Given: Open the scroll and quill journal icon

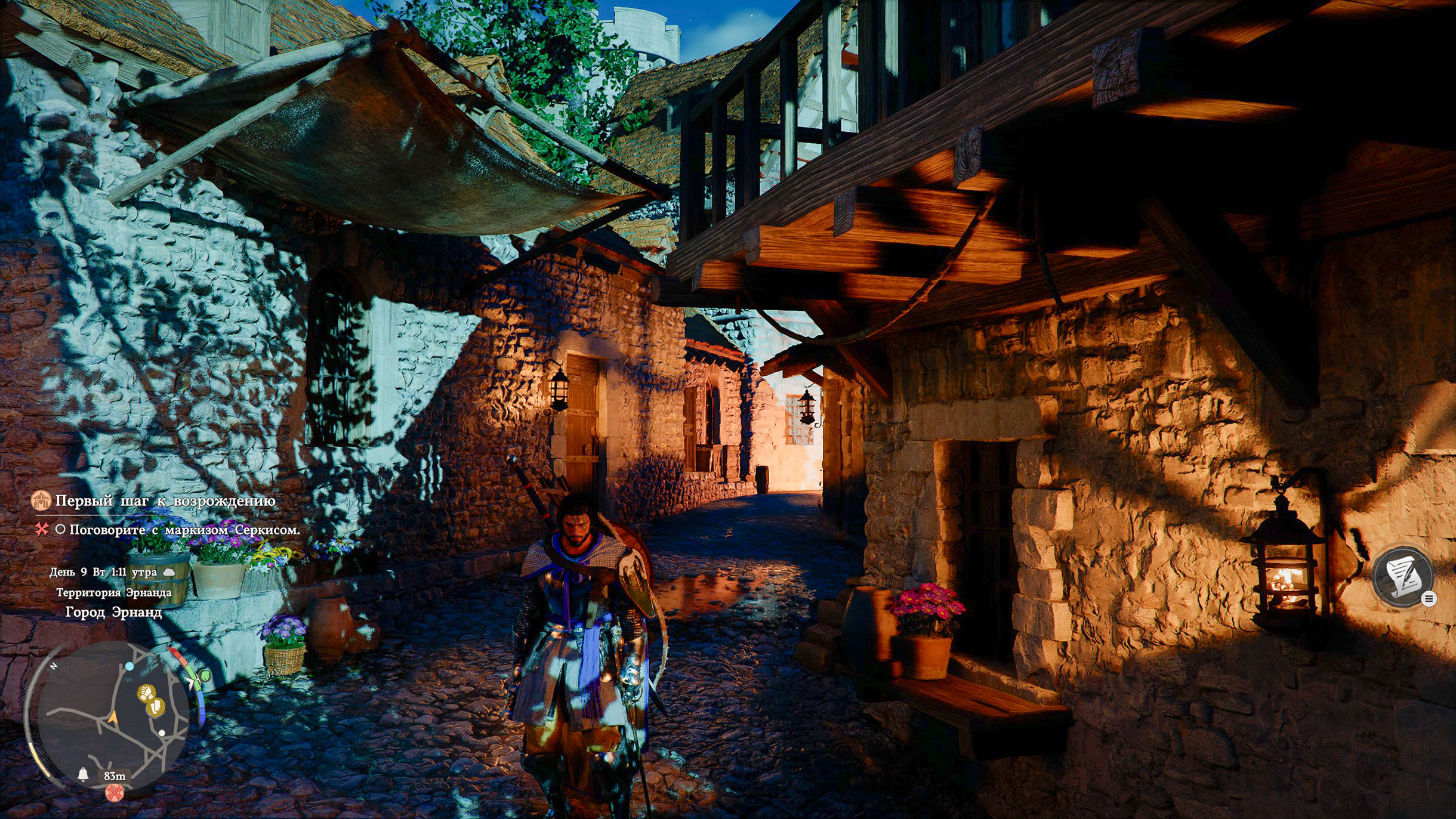Looking at the screenshot, I should coord(1402,576).
